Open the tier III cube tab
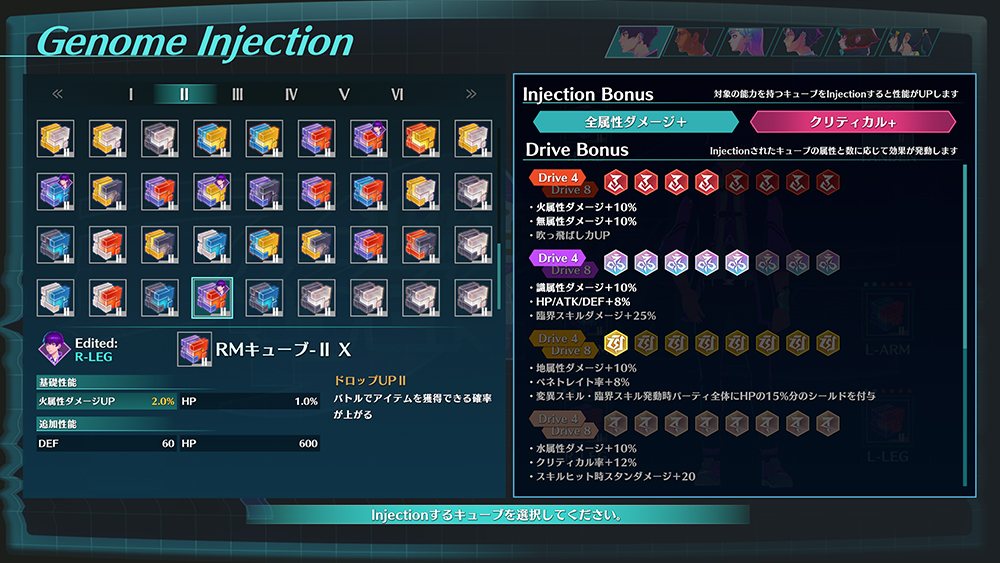1000x563 pixels. (237, 94)
